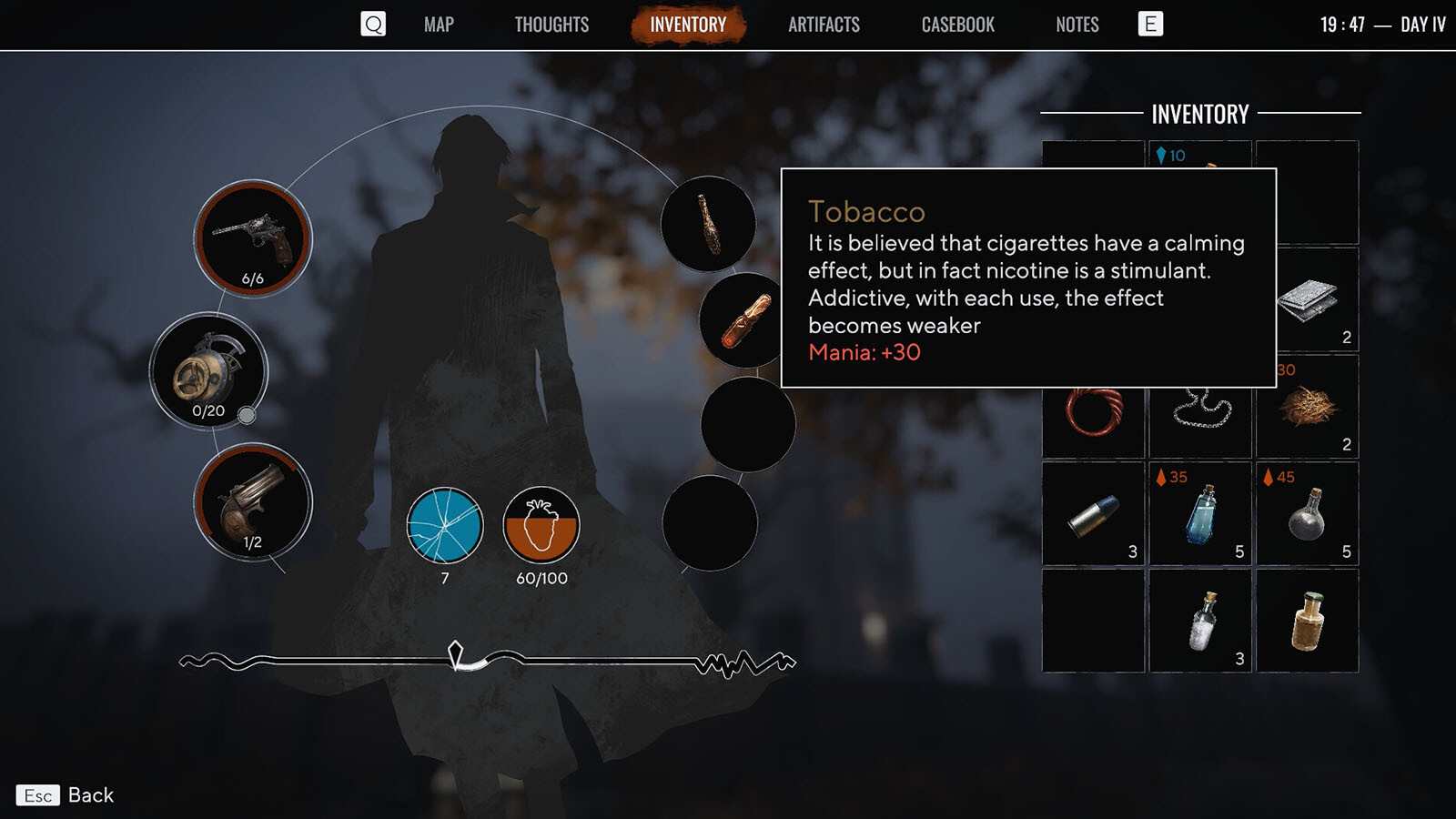Image resolution: width=1456 pixels, height=819 pixels.
Task: Choose the brass clockwork gadget slot
Action: coord(208,371)
